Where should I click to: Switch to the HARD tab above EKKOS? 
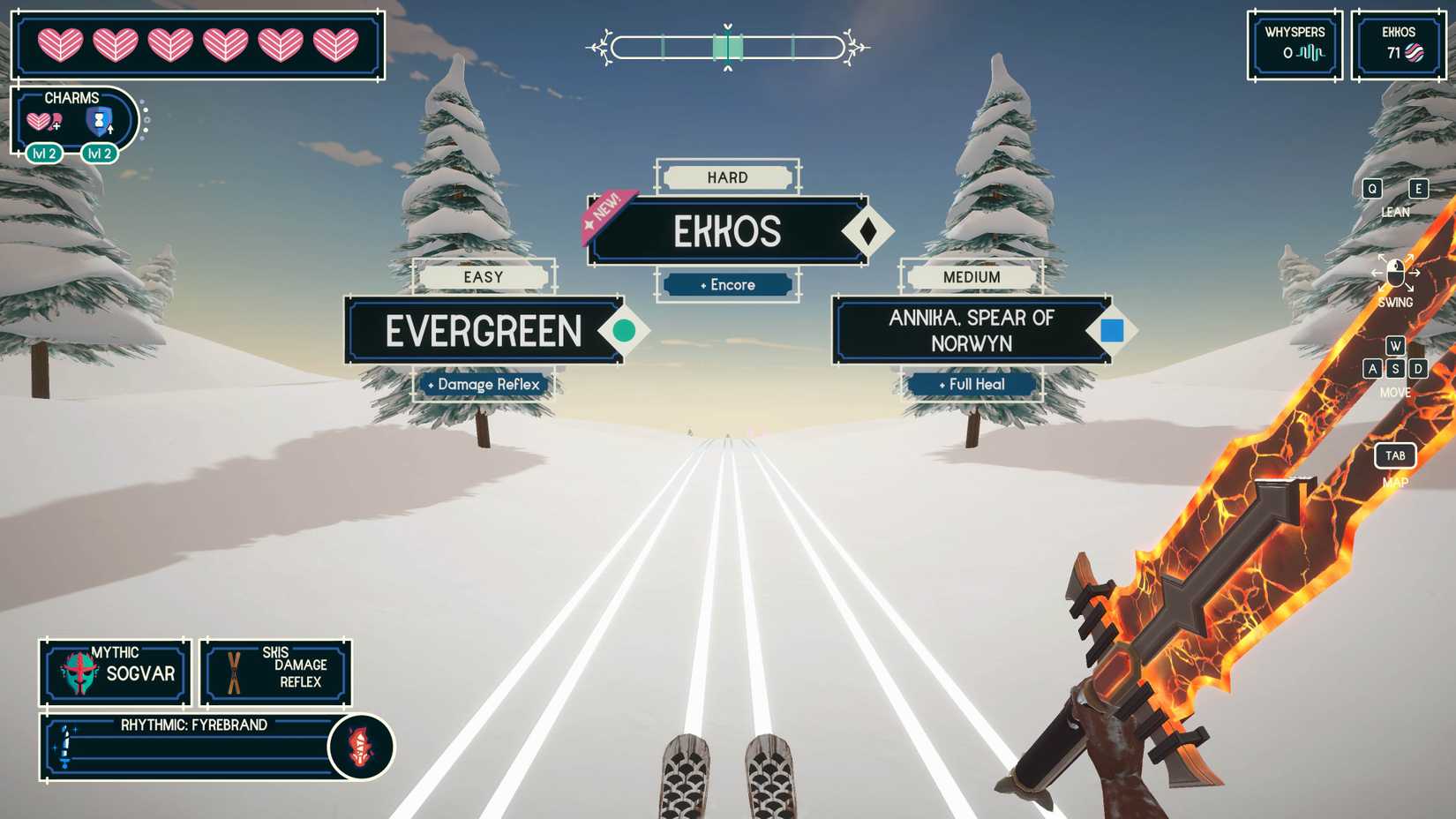pos(727,177)
